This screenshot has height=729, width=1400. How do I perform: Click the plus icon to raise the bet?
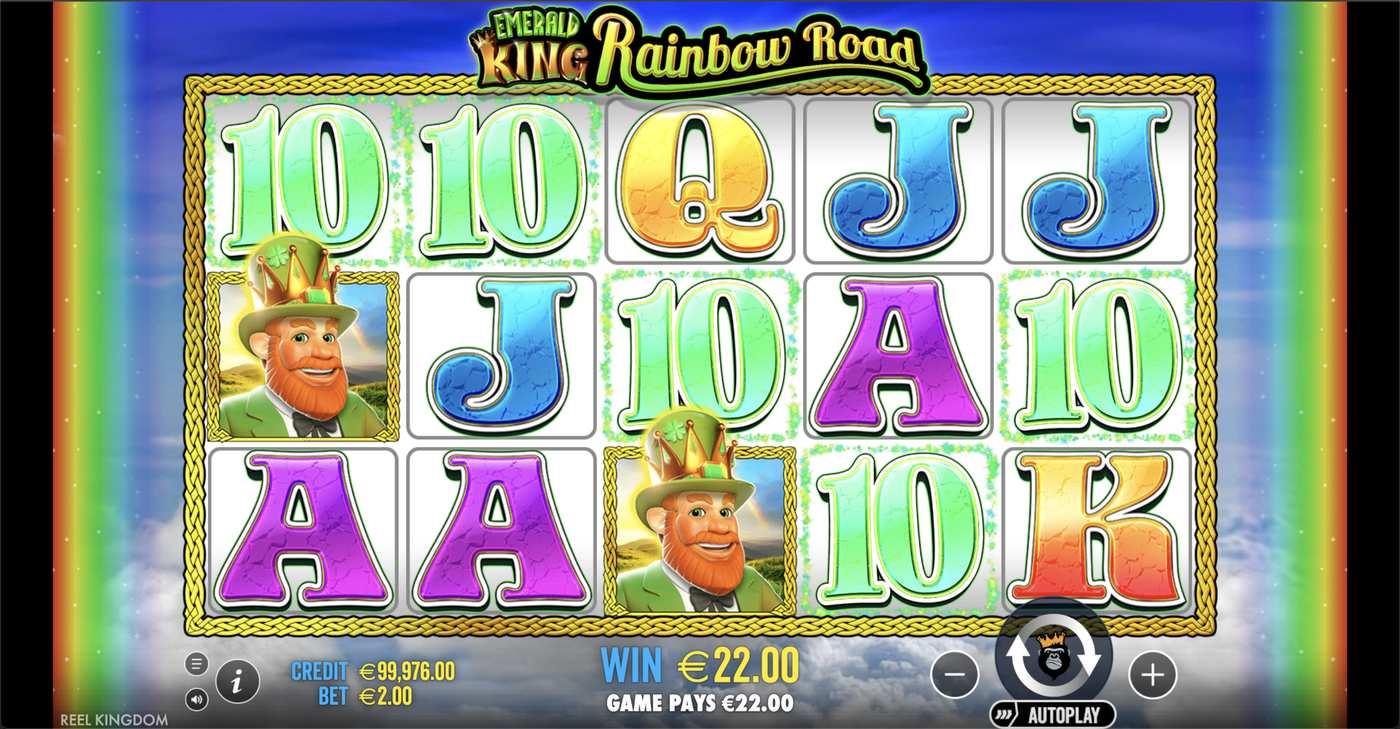1152,676
